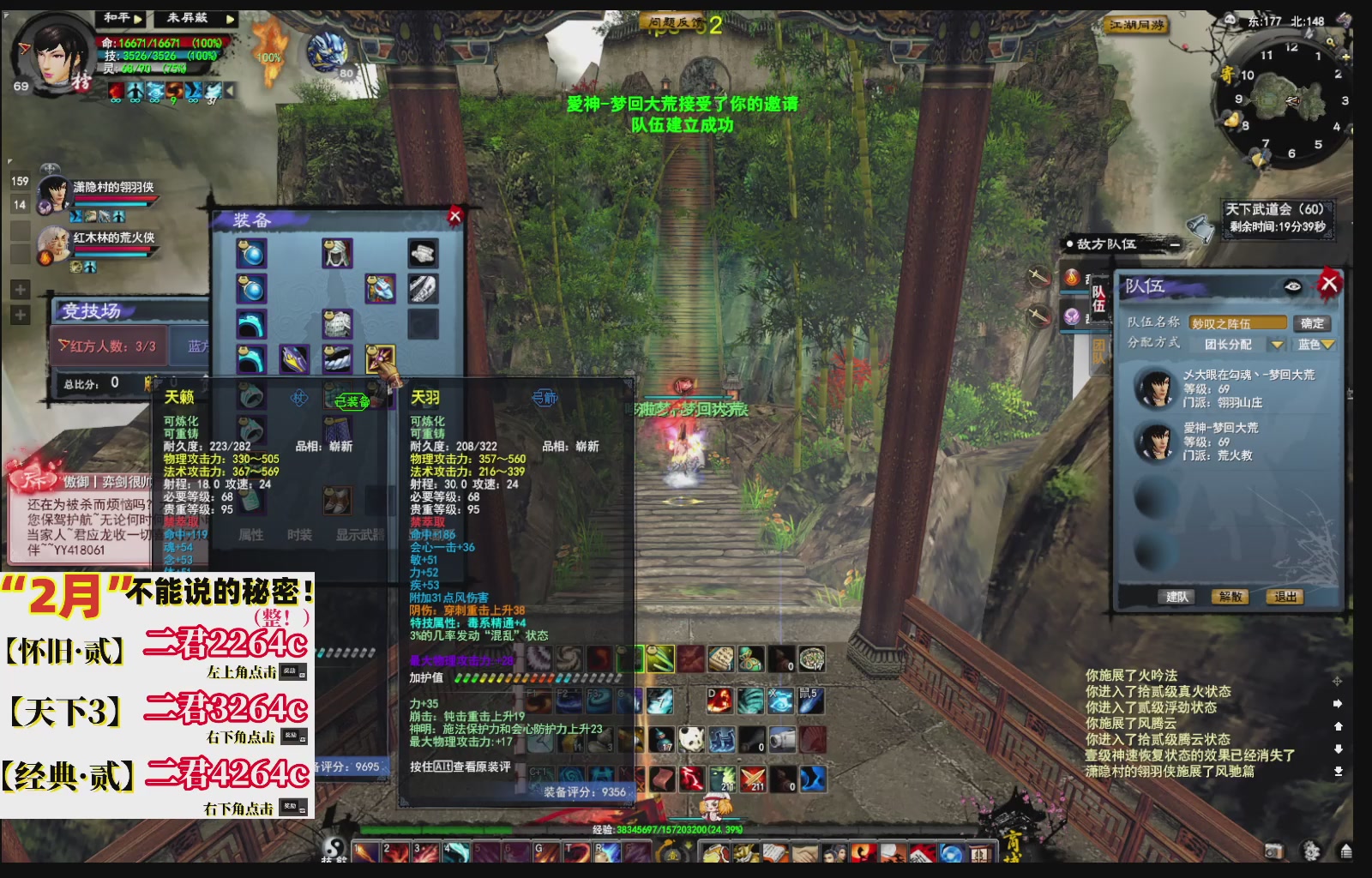Click the 江湖同游 icon above the minimap

pos(1136,22)
